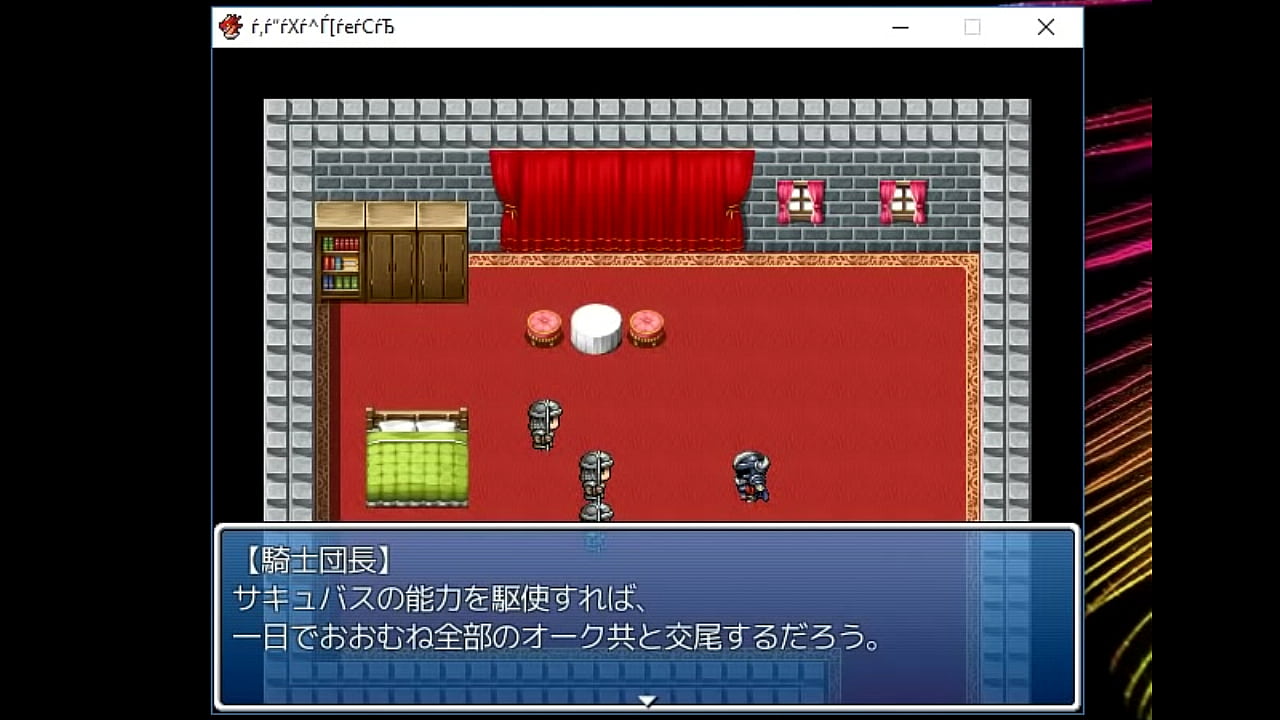Click the advance-dialogue arrow indicator
Image resolution: width=1280 pixels, height=720 pixels.
[x=647, y=701]
